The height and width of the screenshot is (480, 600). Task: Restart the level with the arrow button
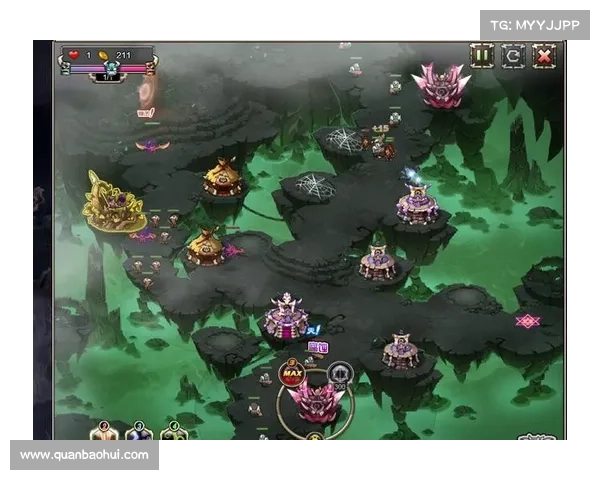tap(513, 56)
